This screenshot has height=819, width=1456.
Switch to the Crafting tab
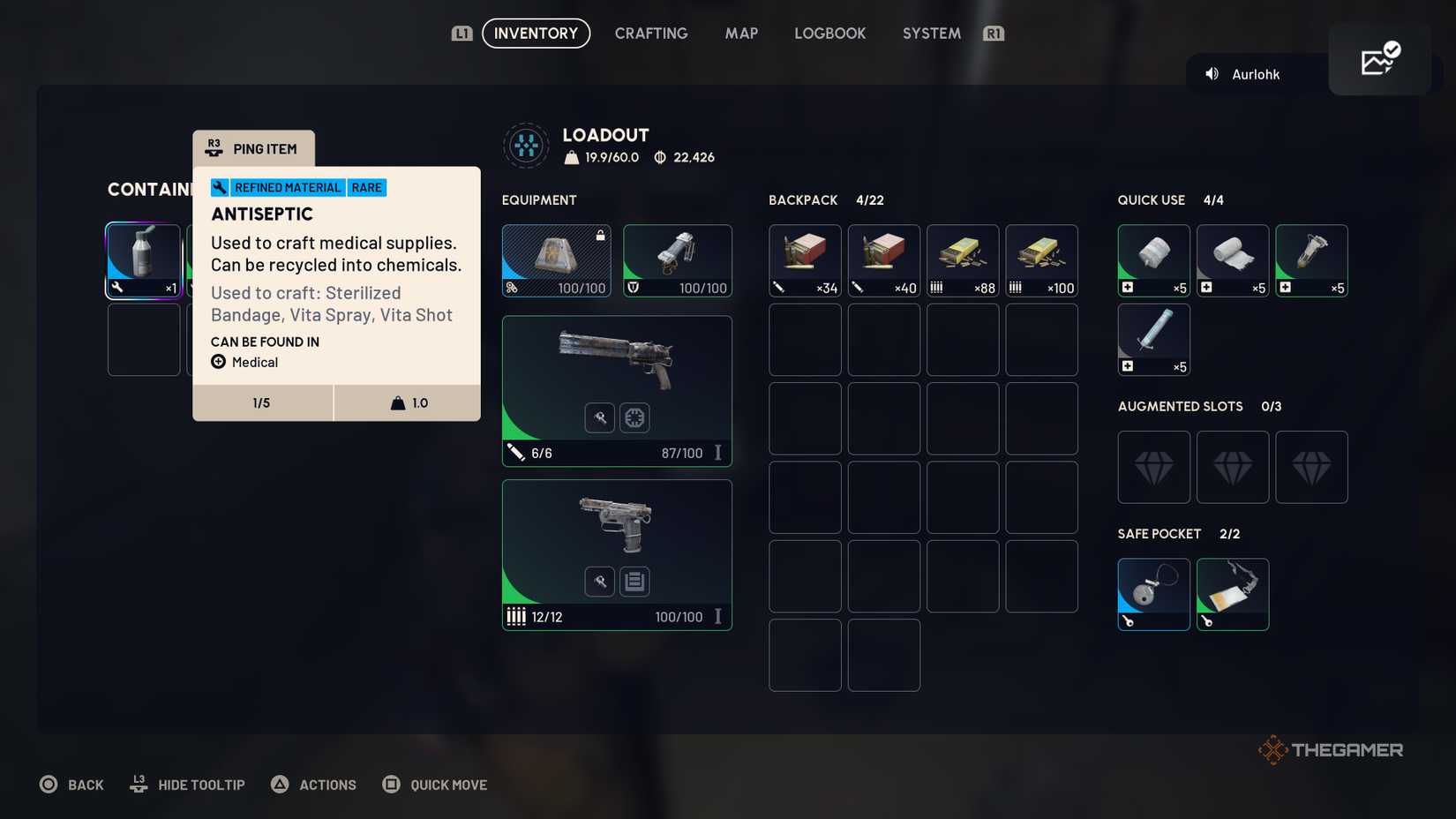pos(651,33)
